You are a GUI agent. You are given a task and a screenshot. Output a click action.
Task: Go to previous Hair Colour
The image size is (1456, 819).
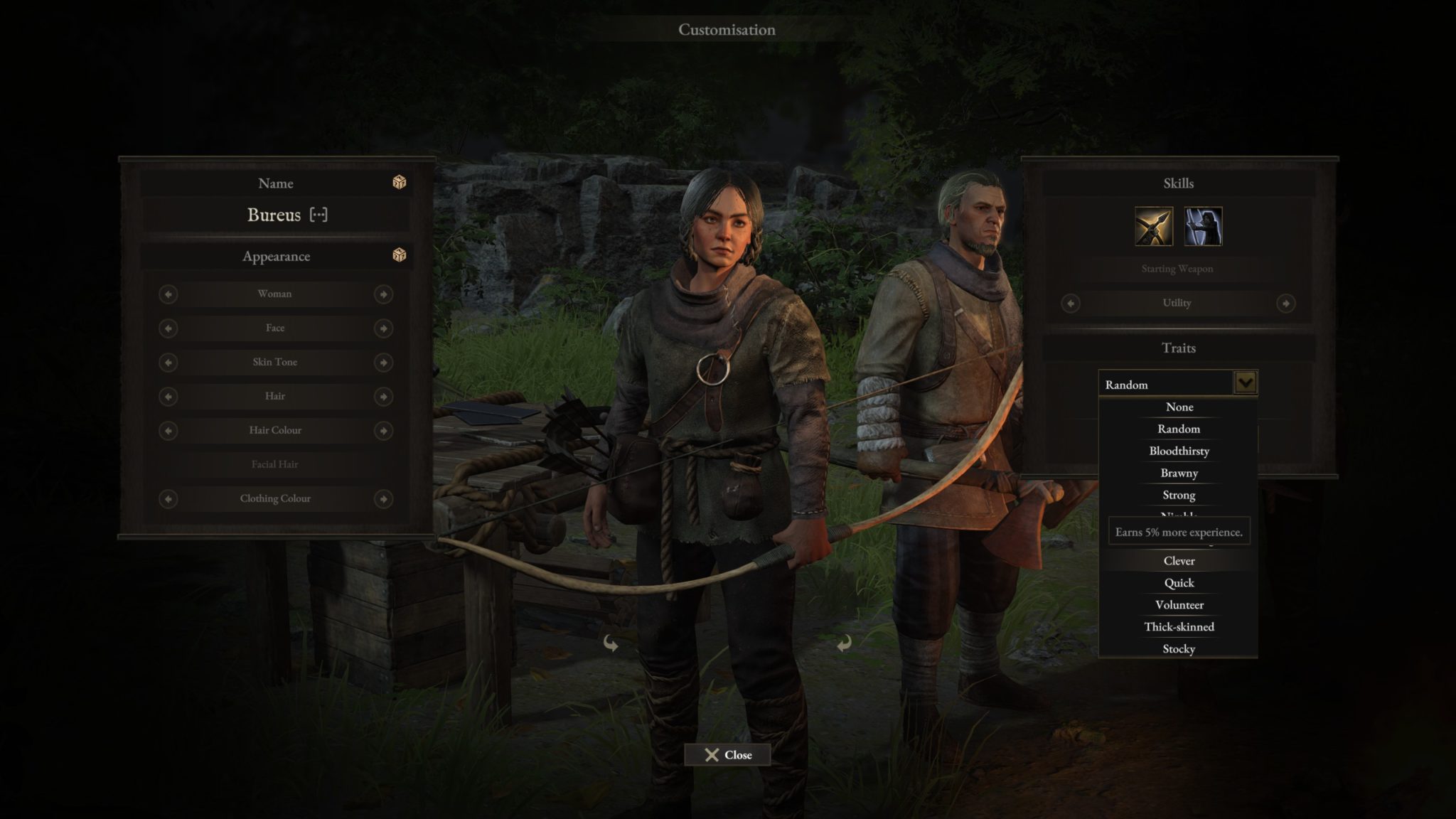(168, 431)
